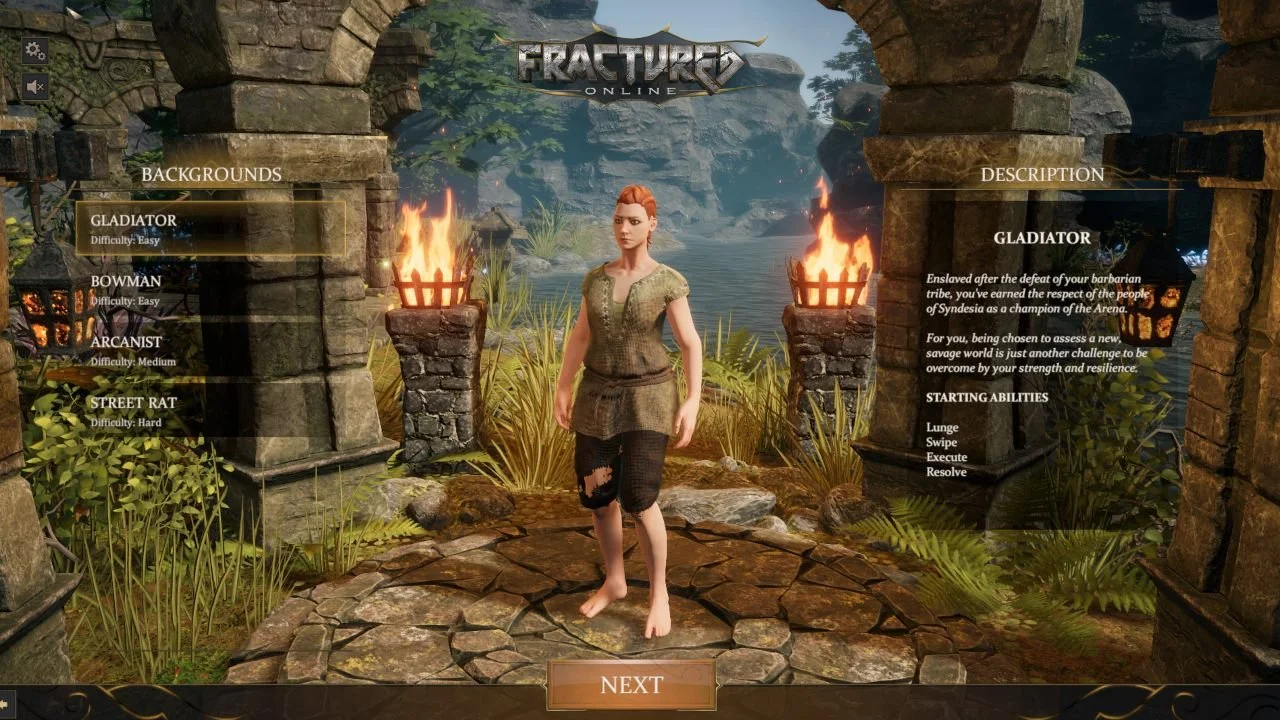Click the Execute starting ability

click(946, 456)
